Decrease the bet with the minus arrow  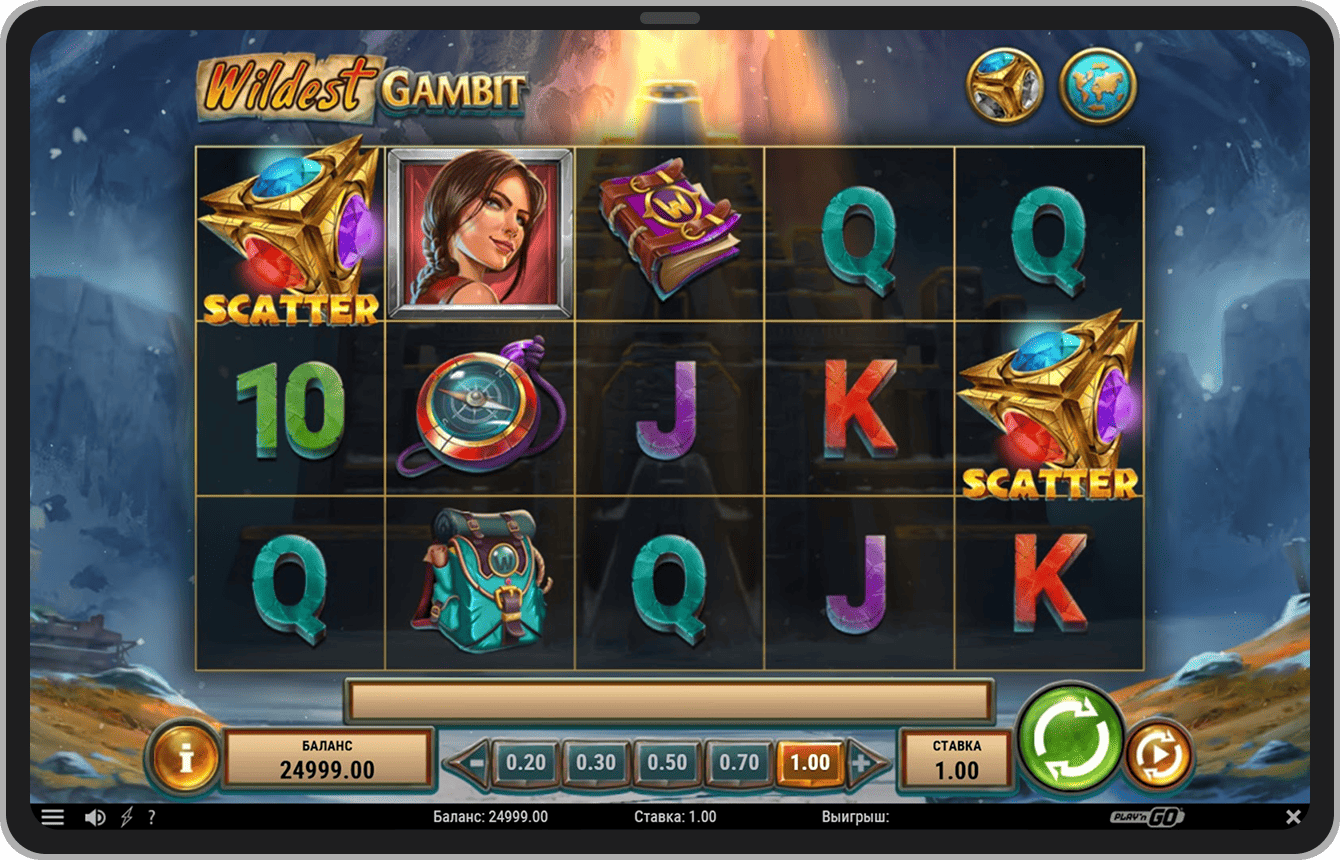pos(470,763)
